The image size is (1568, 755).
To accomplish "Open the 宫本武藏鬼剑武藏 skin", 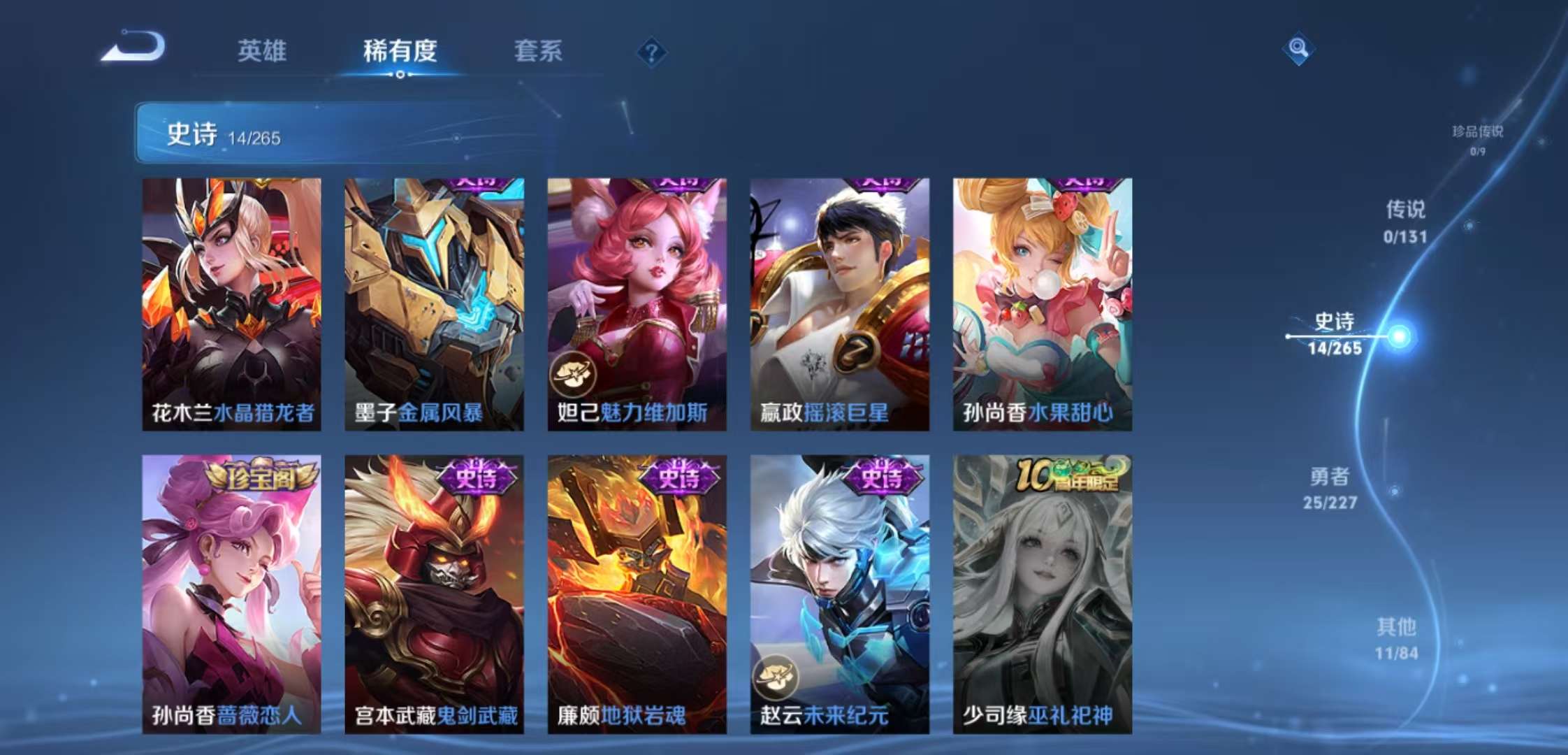I will point(433,594).
